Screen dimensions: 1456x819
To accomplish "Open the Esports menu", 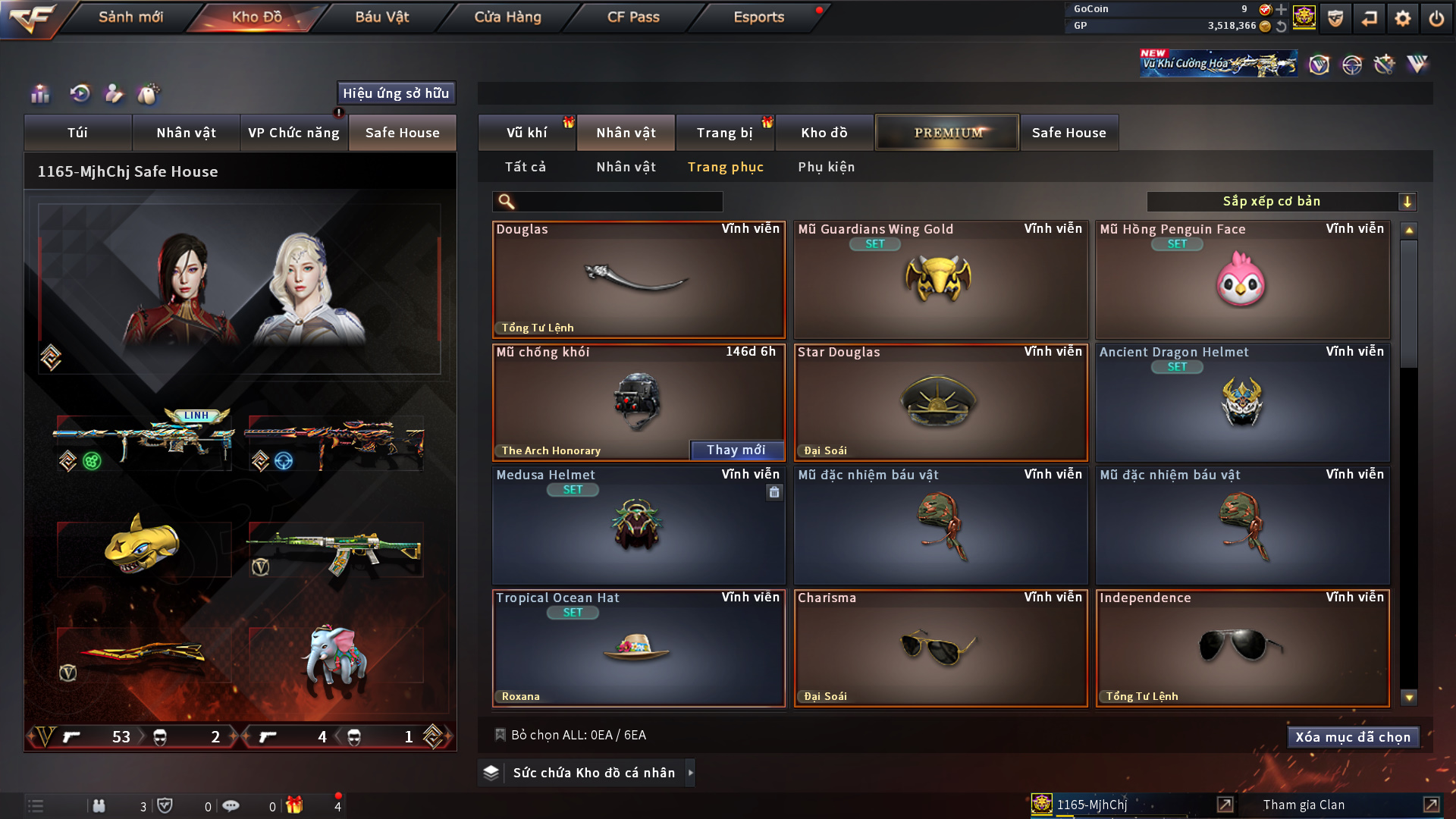I will tap(758, 17).
